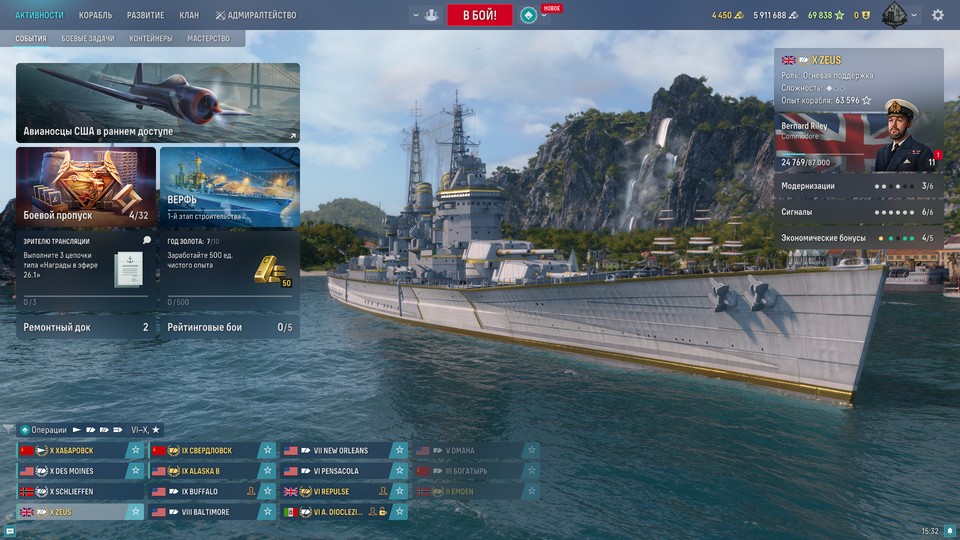Select VIII Baltimore ship
The height and width of the screenshot is (540, 960).
click(x=203, y=512)
